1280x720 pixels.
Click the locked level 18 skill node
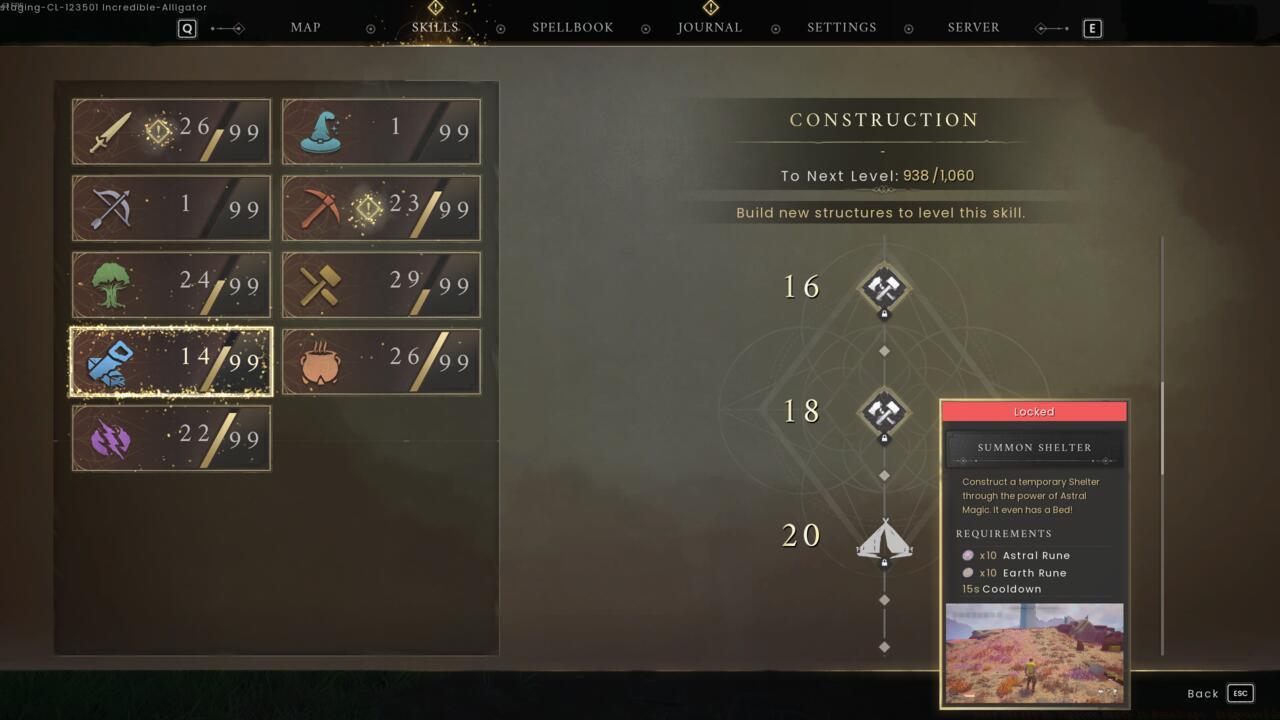click(883, 412)
